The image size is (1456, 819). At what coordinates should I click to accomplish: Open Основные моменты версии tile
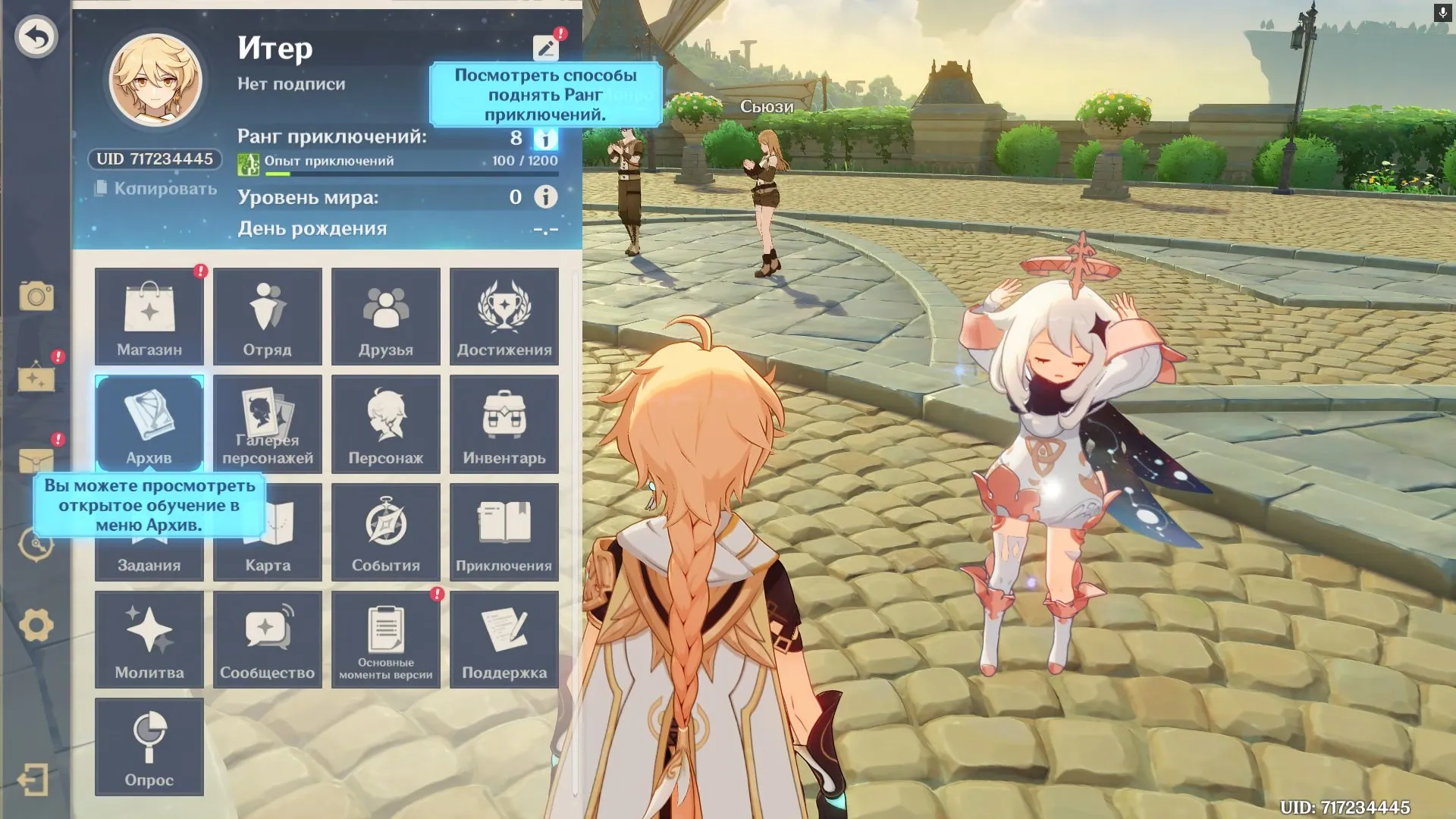(x=386, y=639)
